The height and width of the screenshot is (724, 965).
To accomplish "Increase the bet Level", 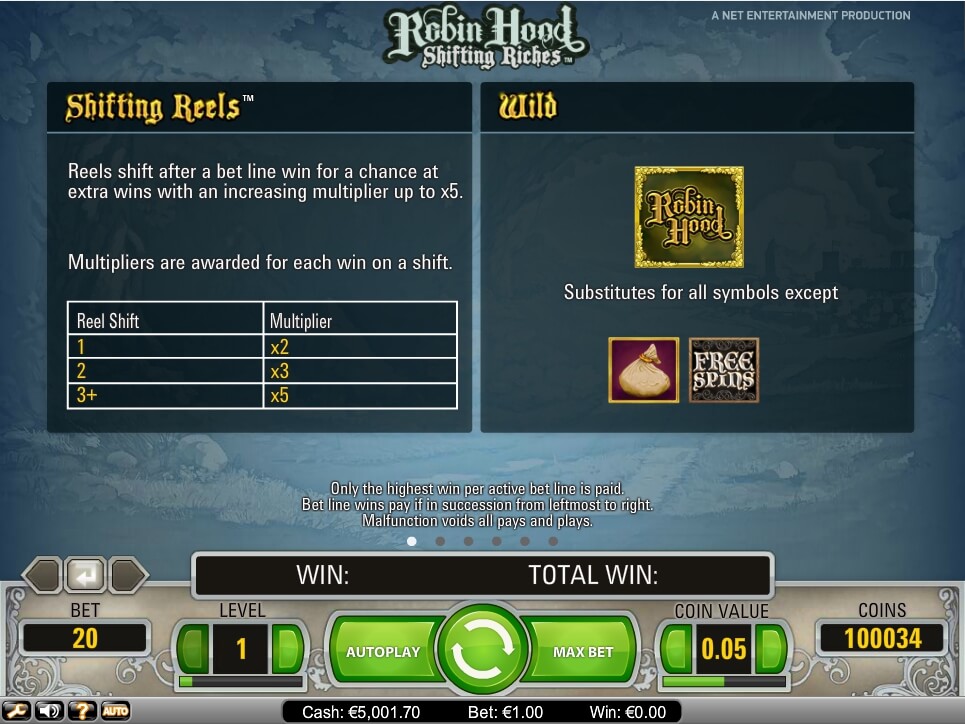I will point(288,650).
